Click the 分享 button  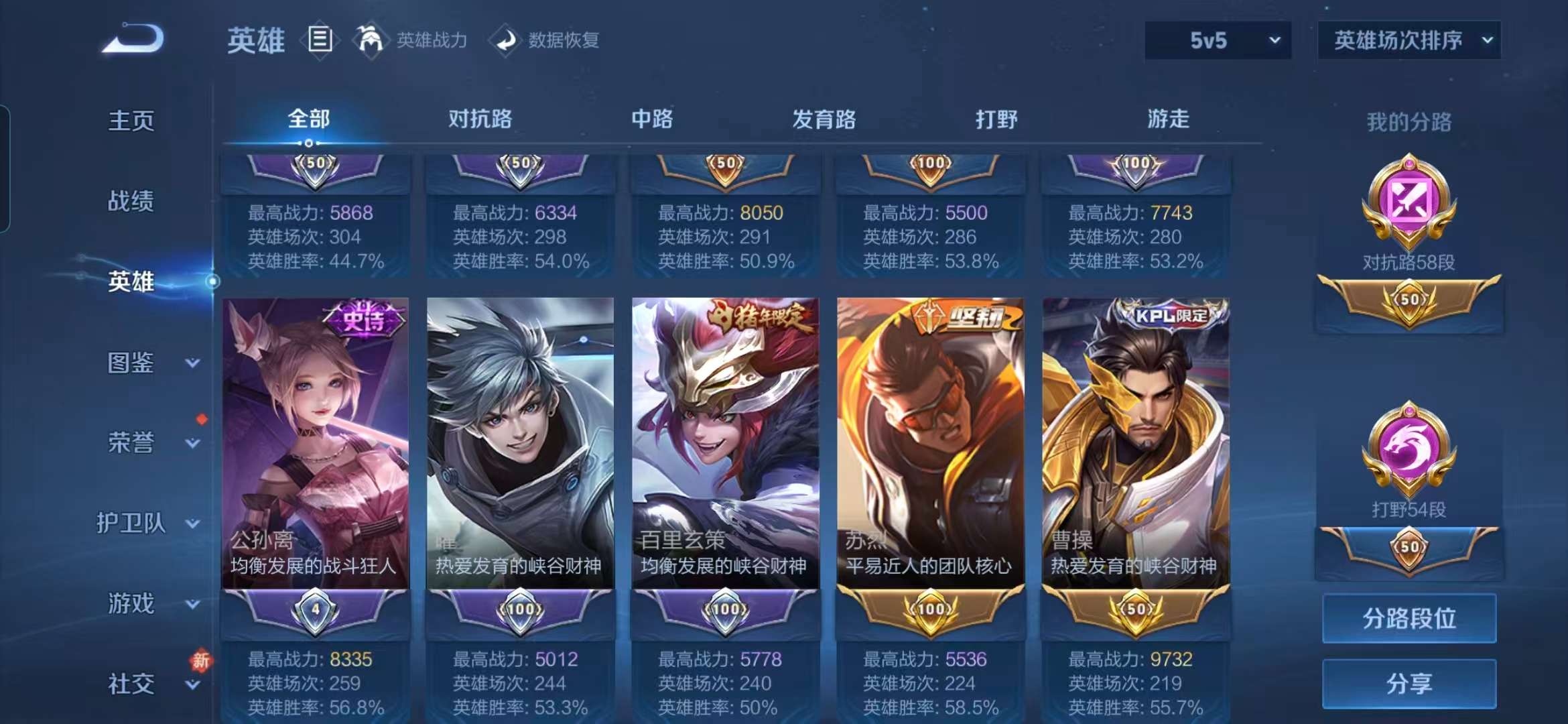1409,684
